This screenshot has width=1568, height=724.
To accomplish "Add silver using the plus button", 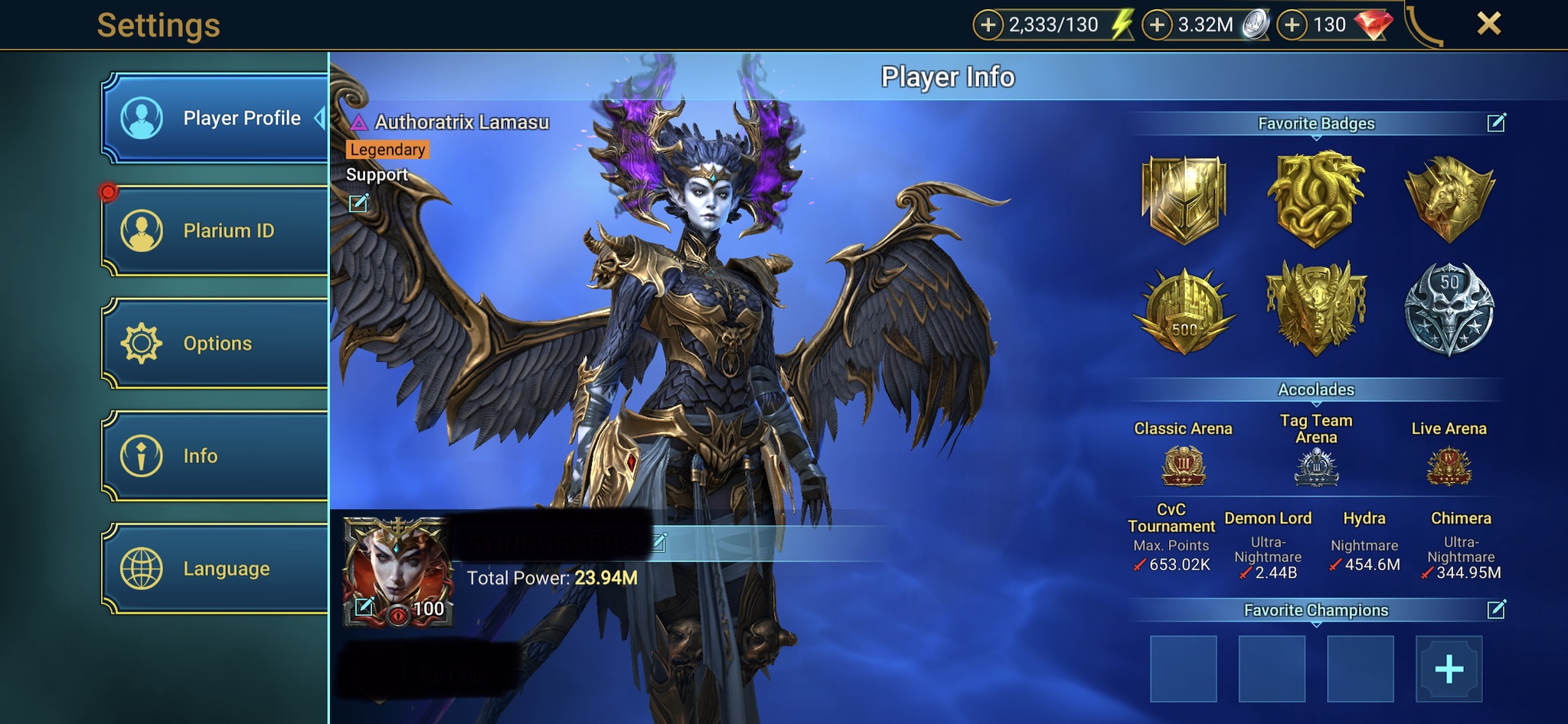I will click(x=1157, y=25).
